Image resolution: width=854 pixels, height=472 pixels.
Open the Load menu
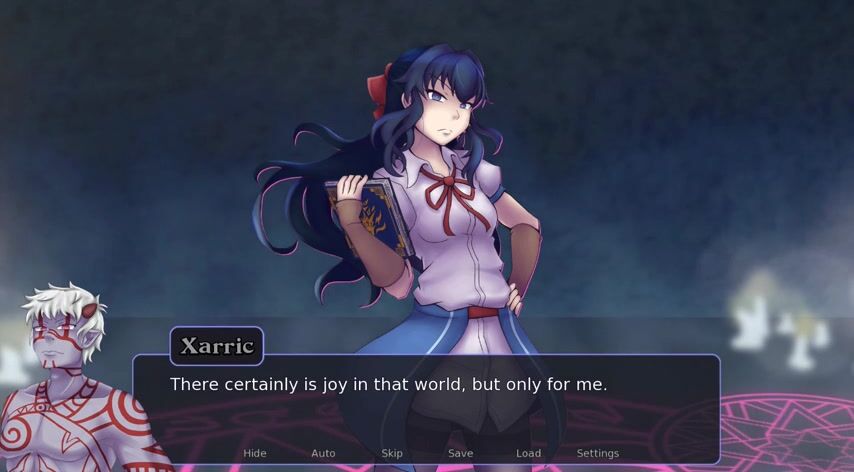pyautogui.click(x=528, y=453)
